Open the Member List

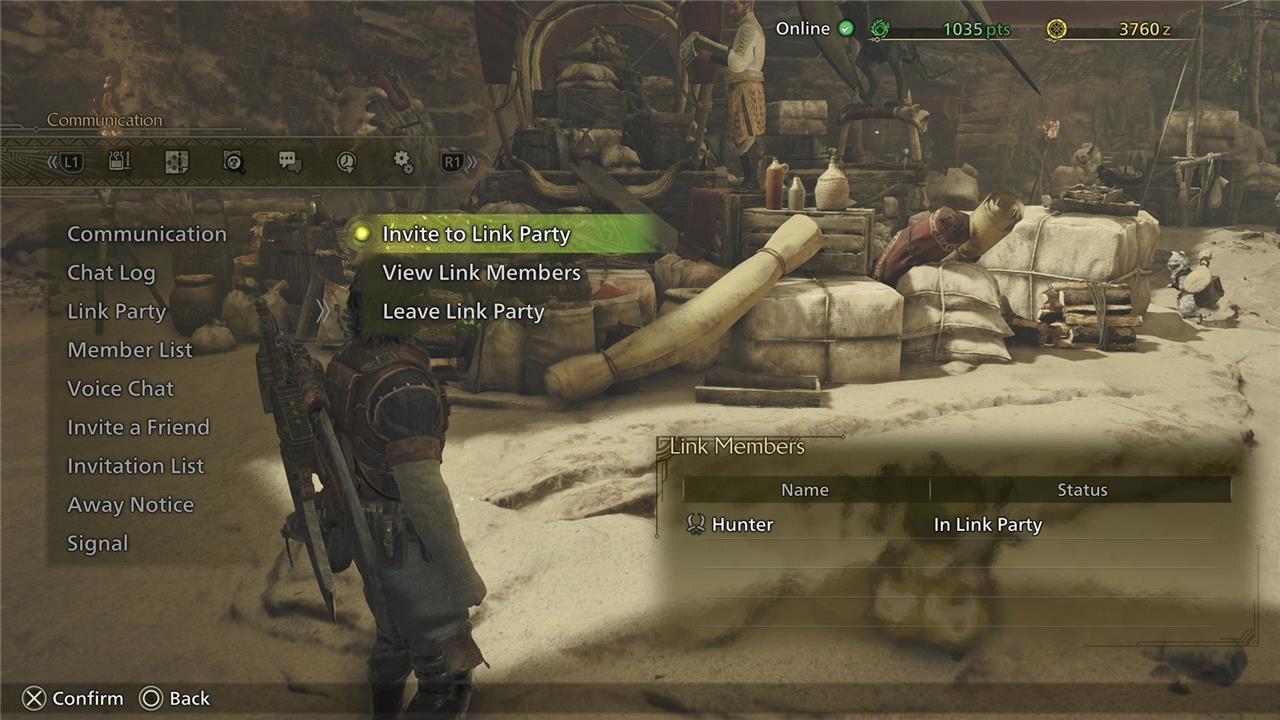coord(130,350)
